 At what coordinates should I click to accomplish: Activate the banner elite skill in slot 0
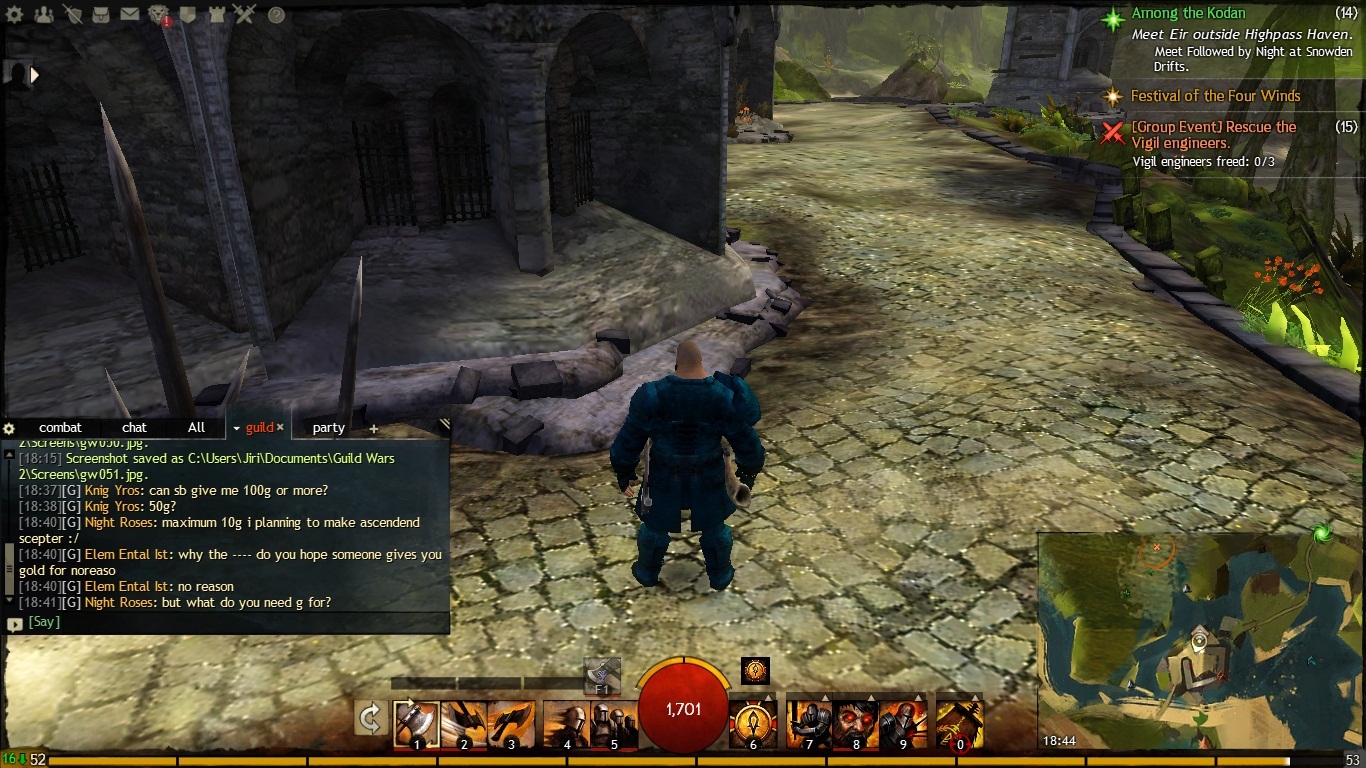tap(960, 724)
